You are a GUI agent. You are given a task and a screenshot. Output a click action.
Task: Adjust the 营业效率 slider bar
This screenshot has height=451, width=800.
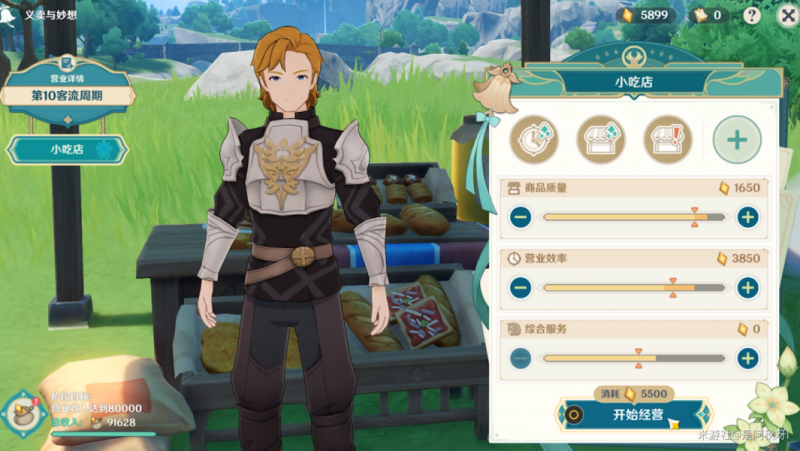coord(633,288)
